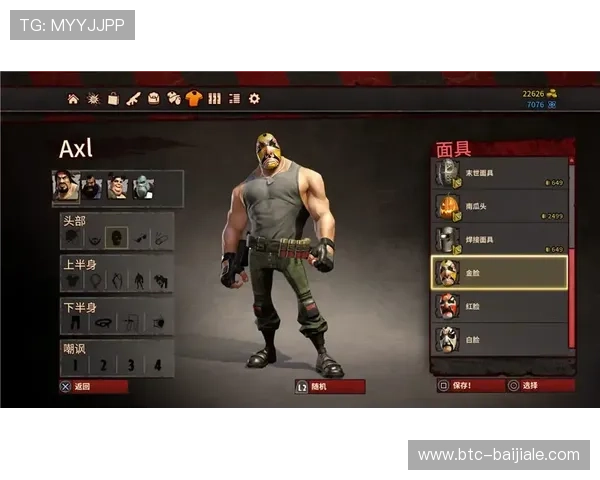600x480 pixels.
Task: Select the settings gear icon
Action: [x=254, y=99]
